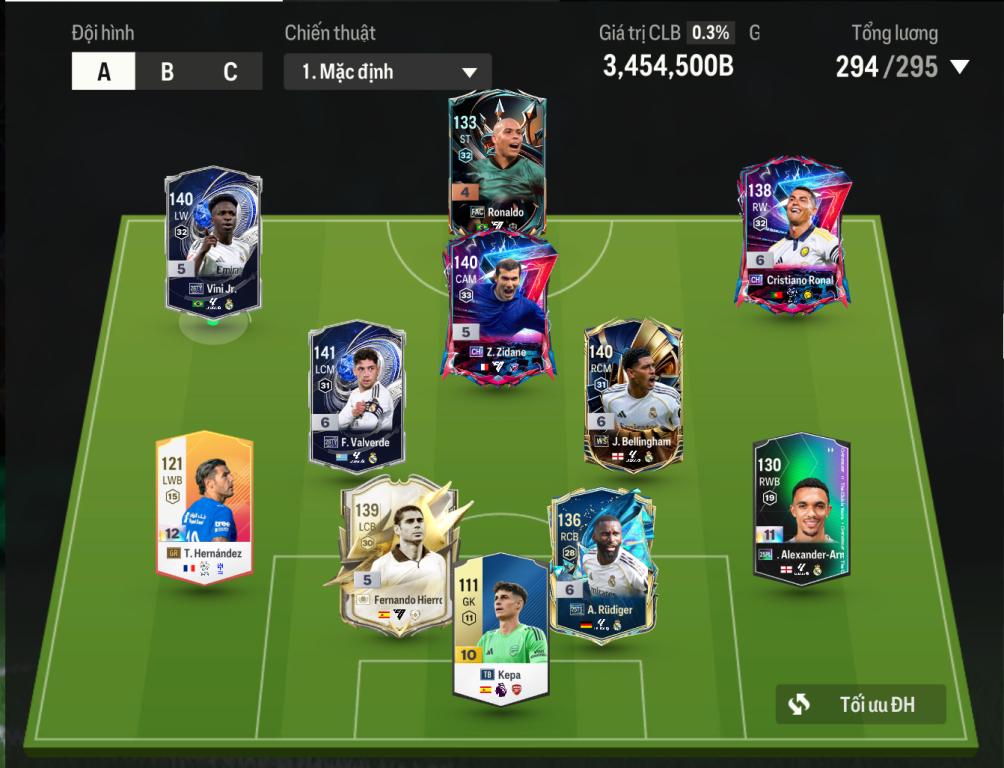The width and height of the screenshot is (1004, 768).
Task: Select the J. Bellingham RCM card
Action: (632, 392)
